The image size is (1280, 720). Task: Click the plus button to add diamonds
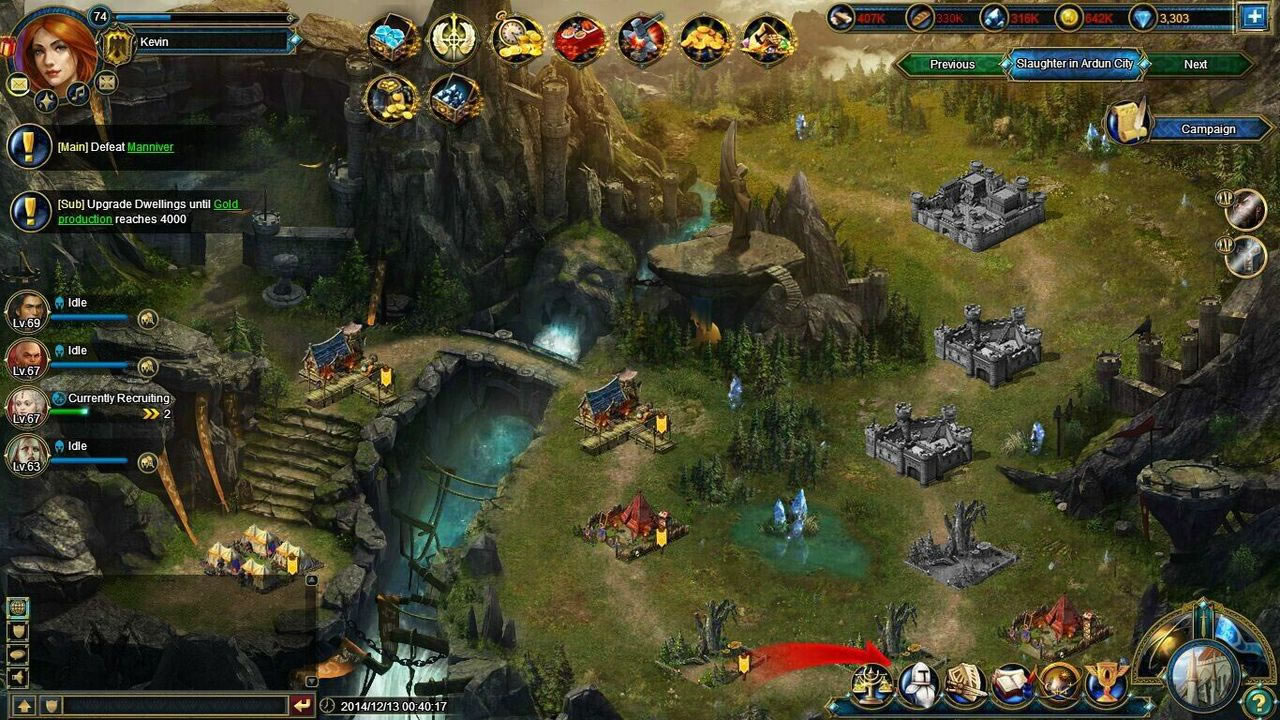(x=1253, y=17)
